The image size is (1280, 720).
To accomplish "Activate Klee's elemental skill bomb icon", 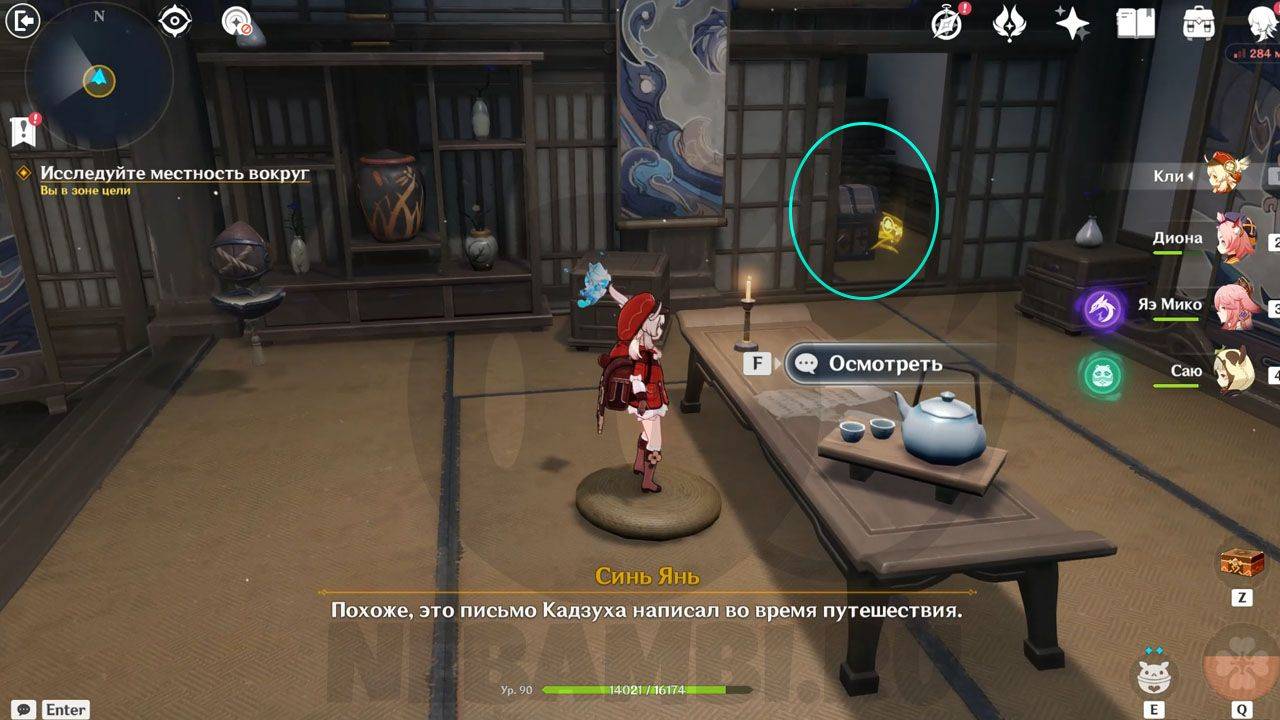I will tap(1154, 677).
